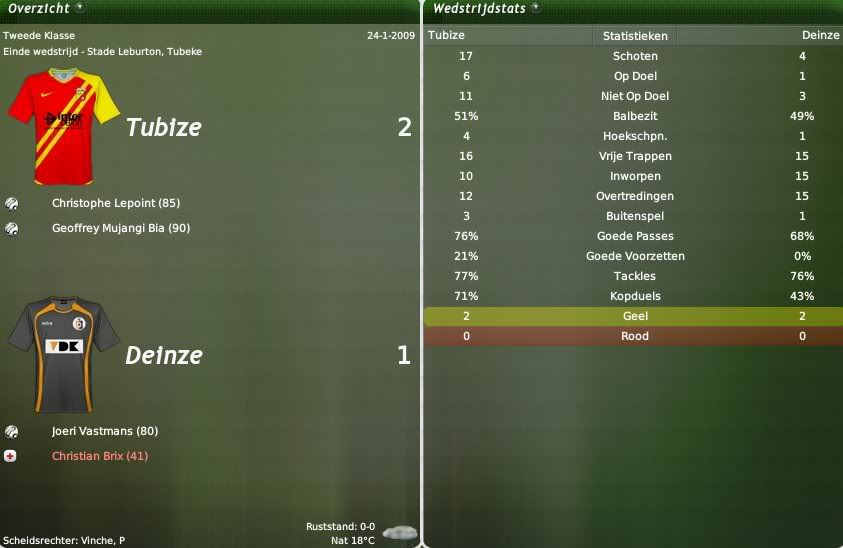Highlight the Geel cards stat row

635,316
